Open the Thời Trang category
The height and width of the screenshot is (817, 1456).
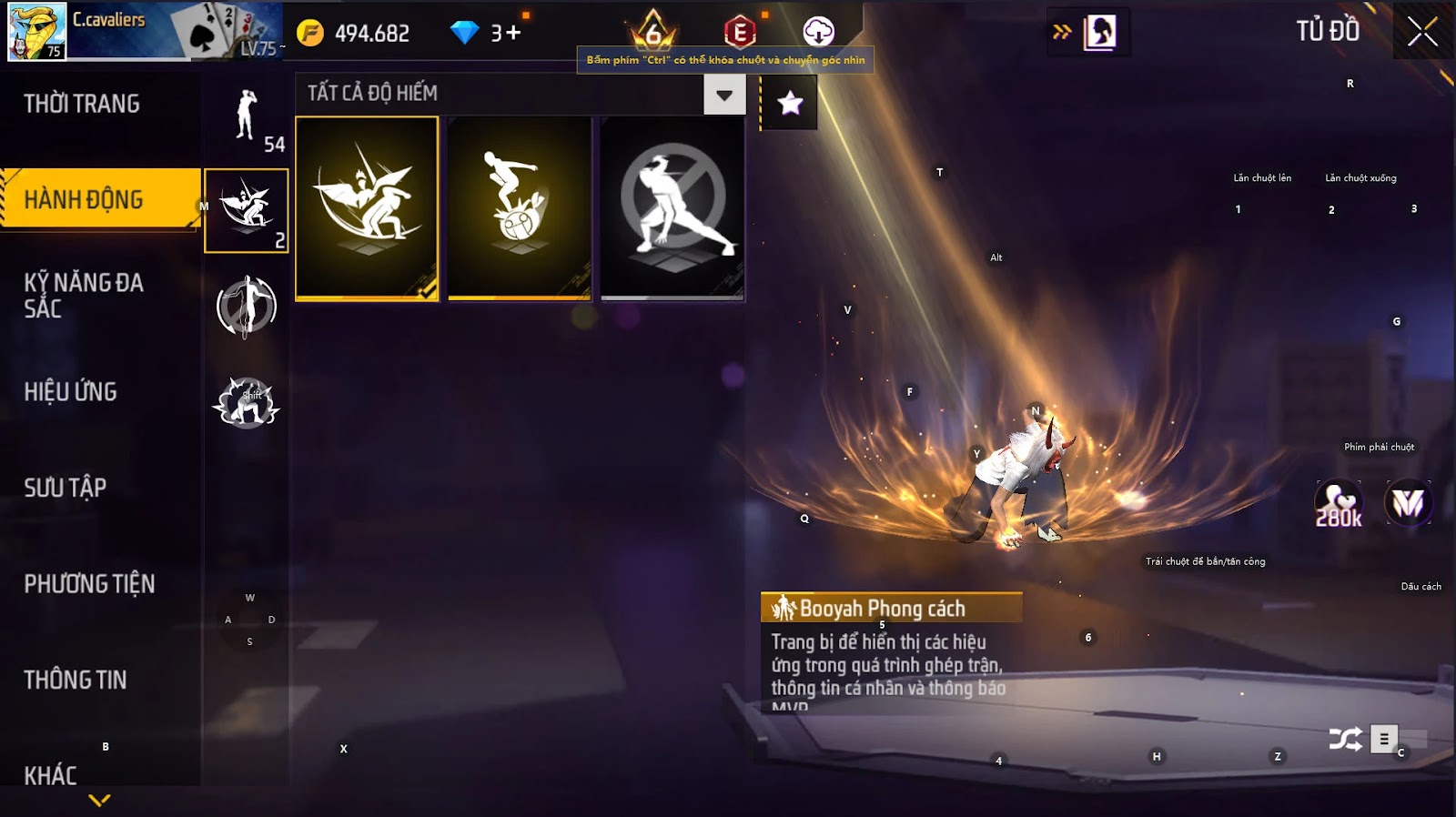click(x=82, y=104)
